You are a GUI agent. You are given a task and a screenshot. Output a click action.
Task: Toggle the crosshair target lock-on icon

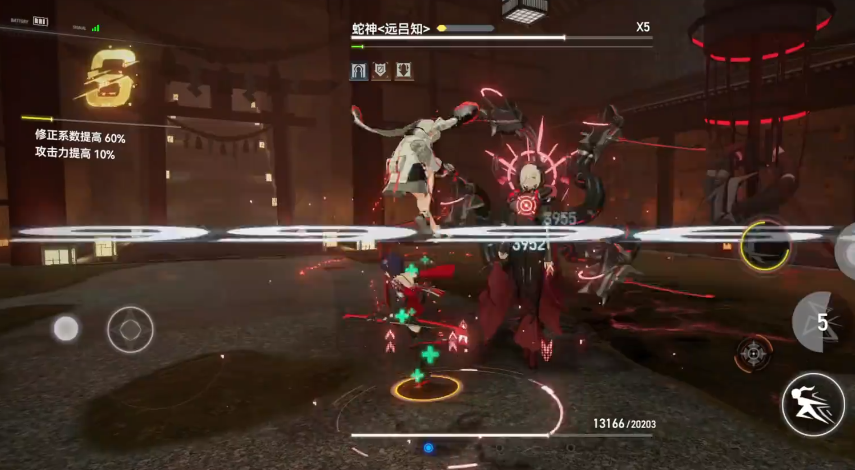pos(753,352)
